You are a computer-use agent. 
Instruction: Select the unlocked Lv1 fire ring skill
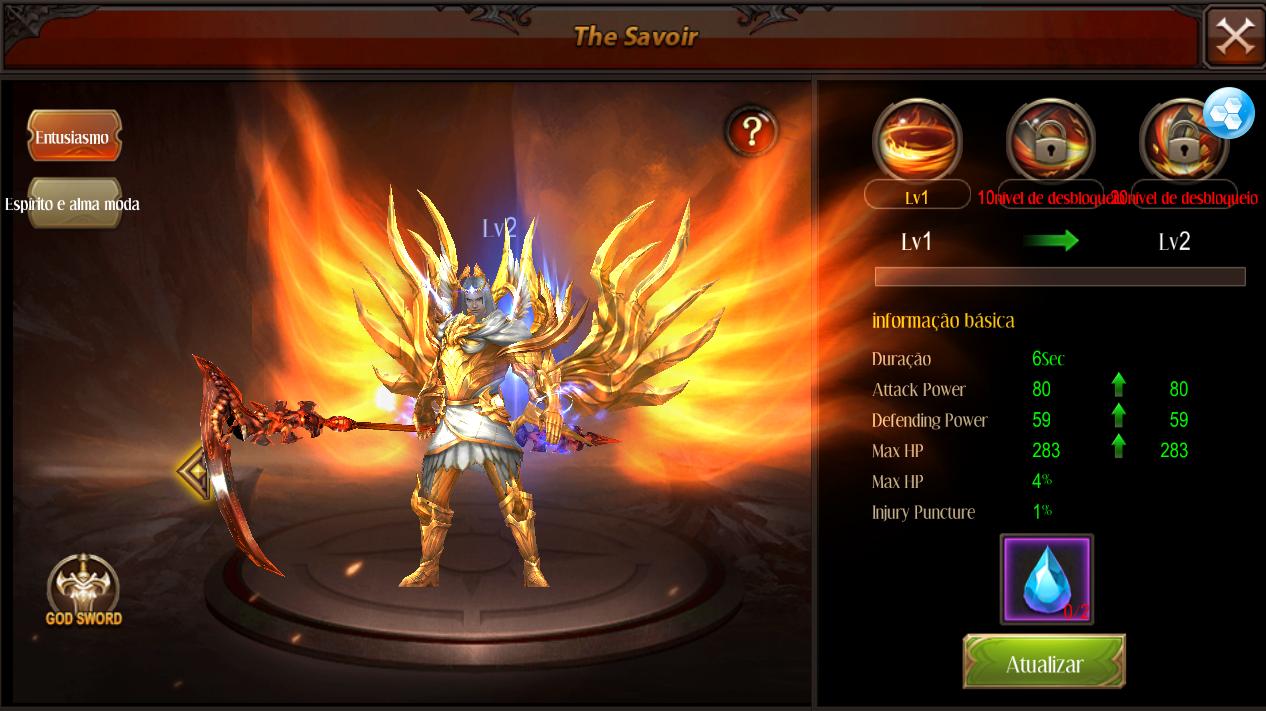point(917,141)
